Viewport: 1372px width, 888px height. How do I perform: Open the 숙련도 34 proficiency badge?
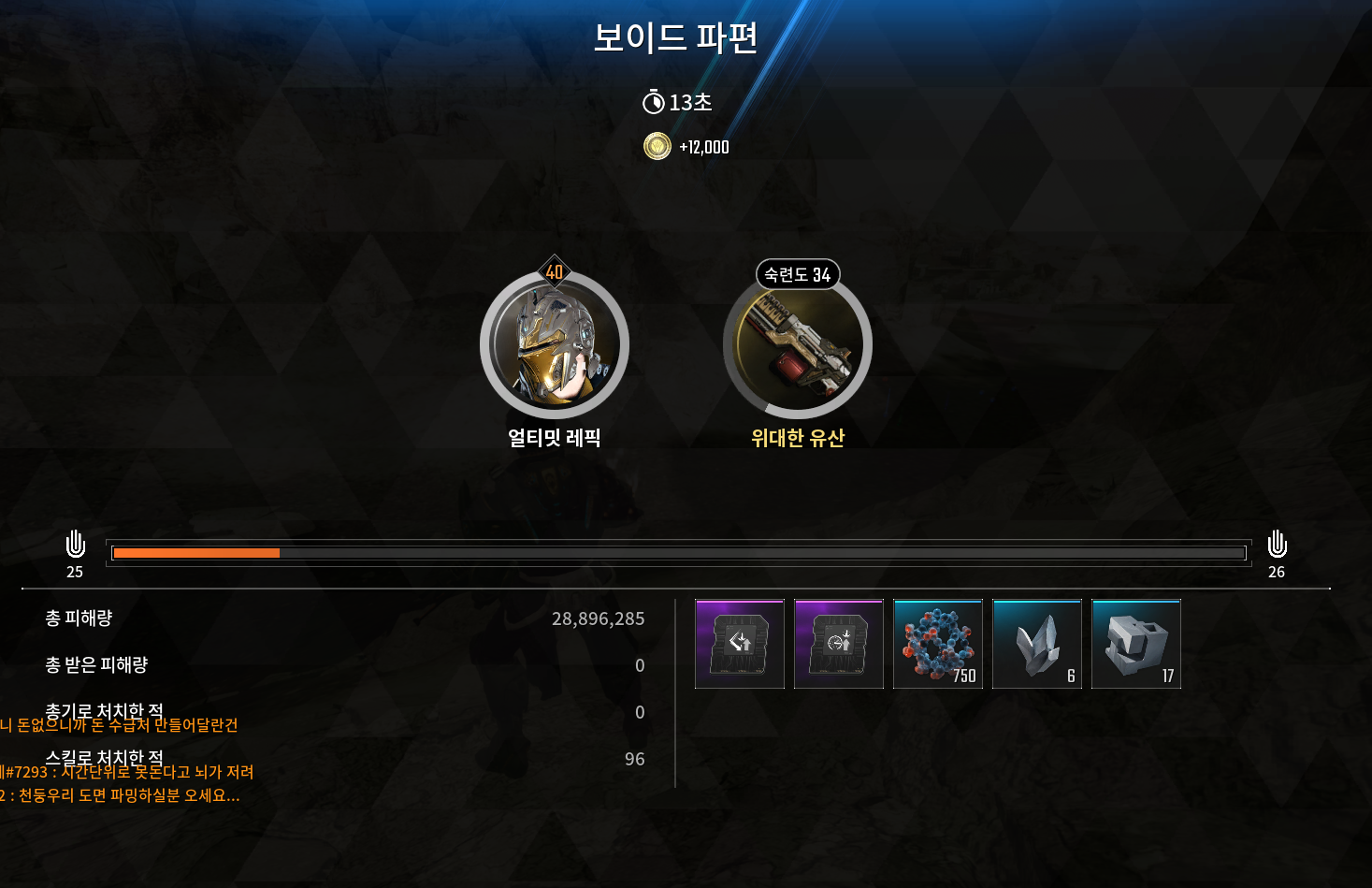click(x=797, y=274)
